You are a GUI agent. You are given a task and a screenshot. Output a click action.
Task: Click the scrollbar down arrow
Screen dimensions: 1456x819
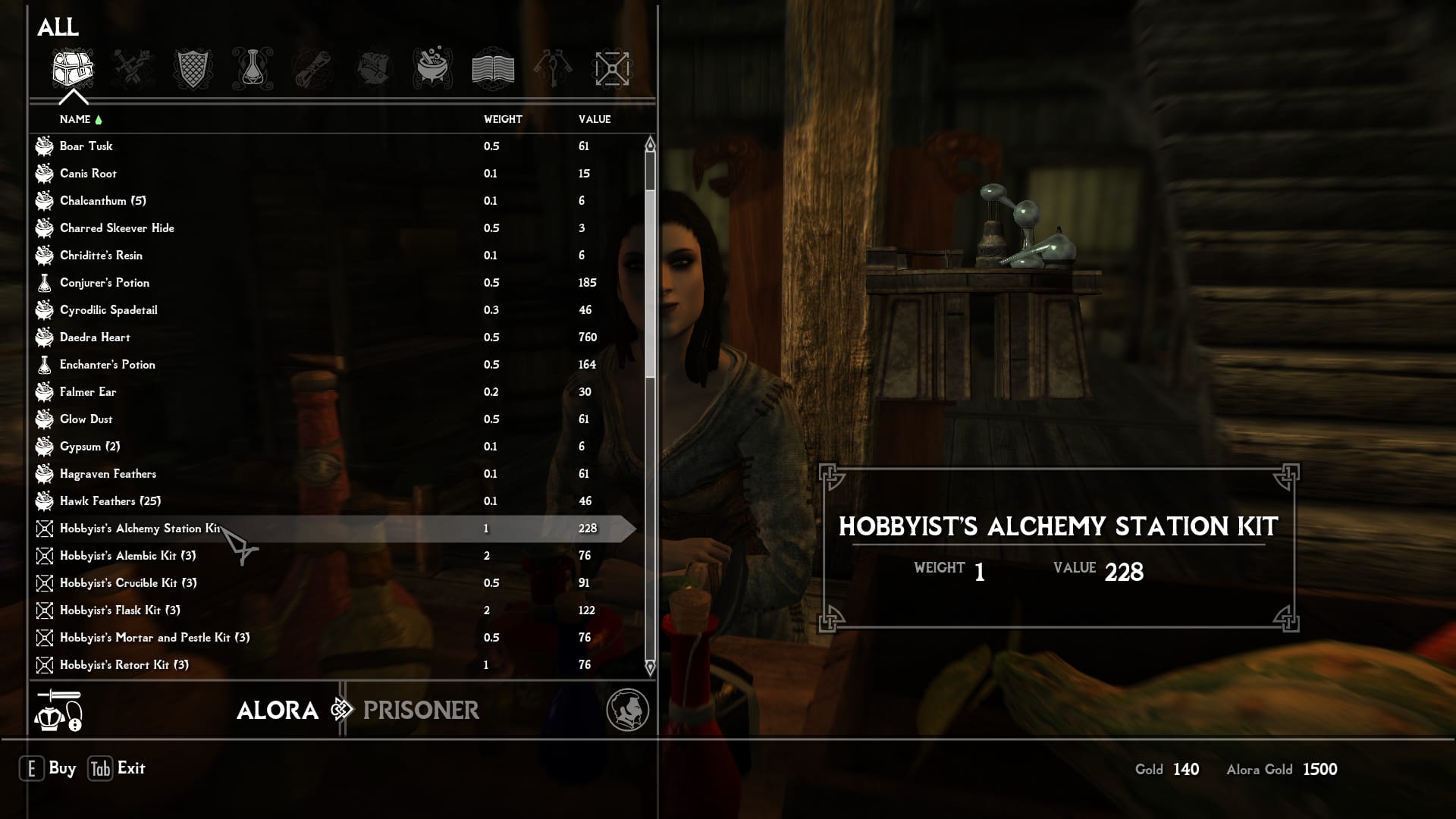650,667
